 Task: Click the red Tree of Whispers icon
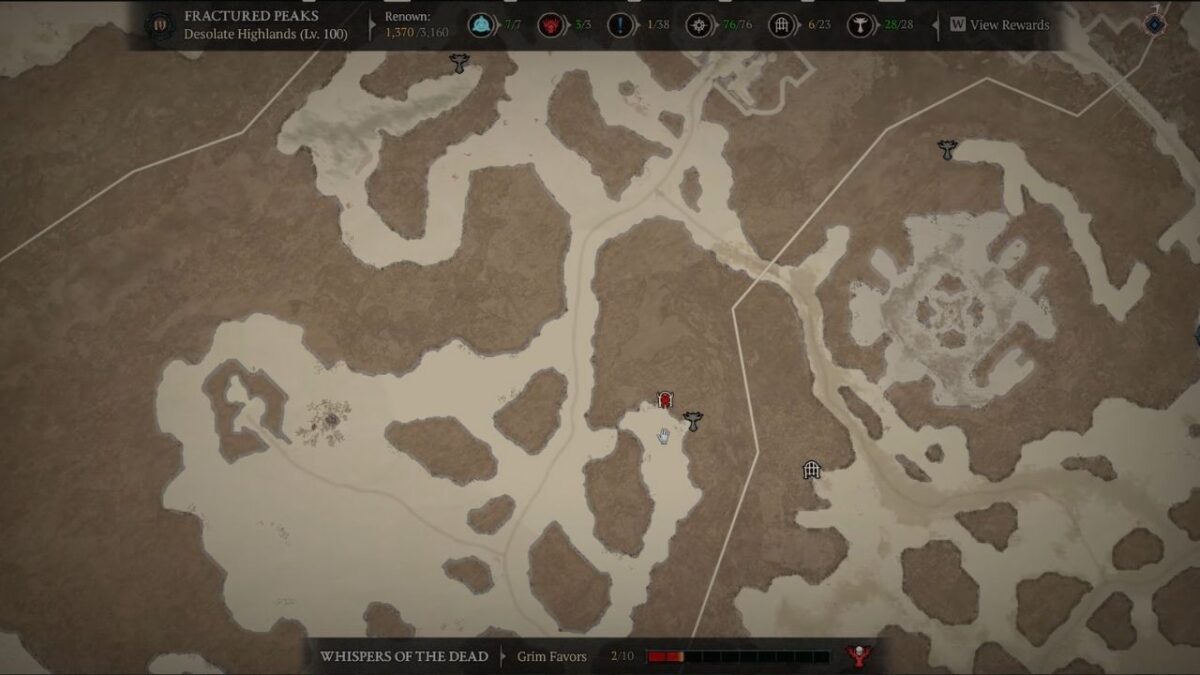(856, 656)
